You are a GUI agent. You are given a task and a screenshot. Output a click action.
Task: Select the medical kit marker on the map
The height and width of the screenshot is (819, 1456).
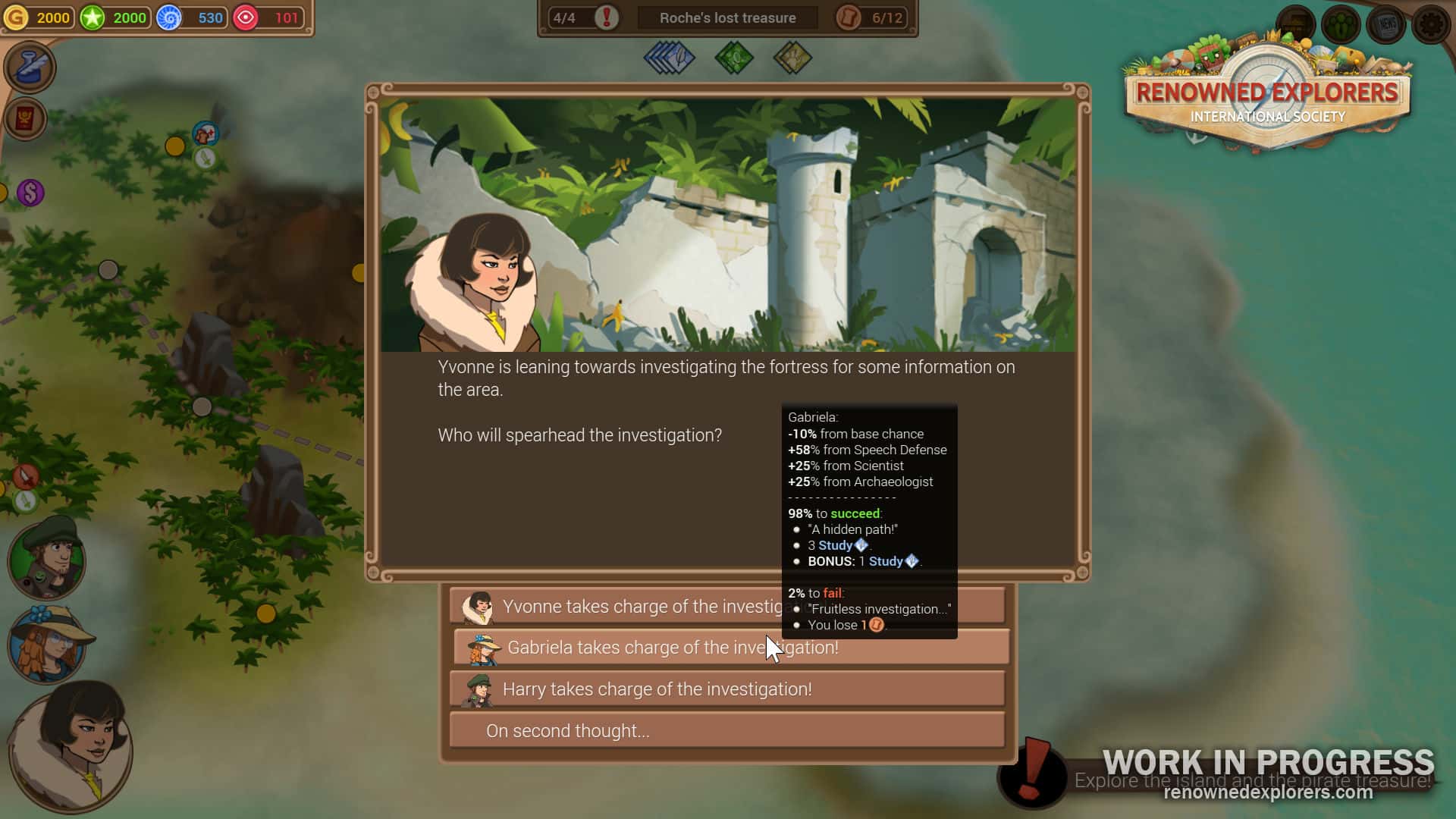coord(205,133)
